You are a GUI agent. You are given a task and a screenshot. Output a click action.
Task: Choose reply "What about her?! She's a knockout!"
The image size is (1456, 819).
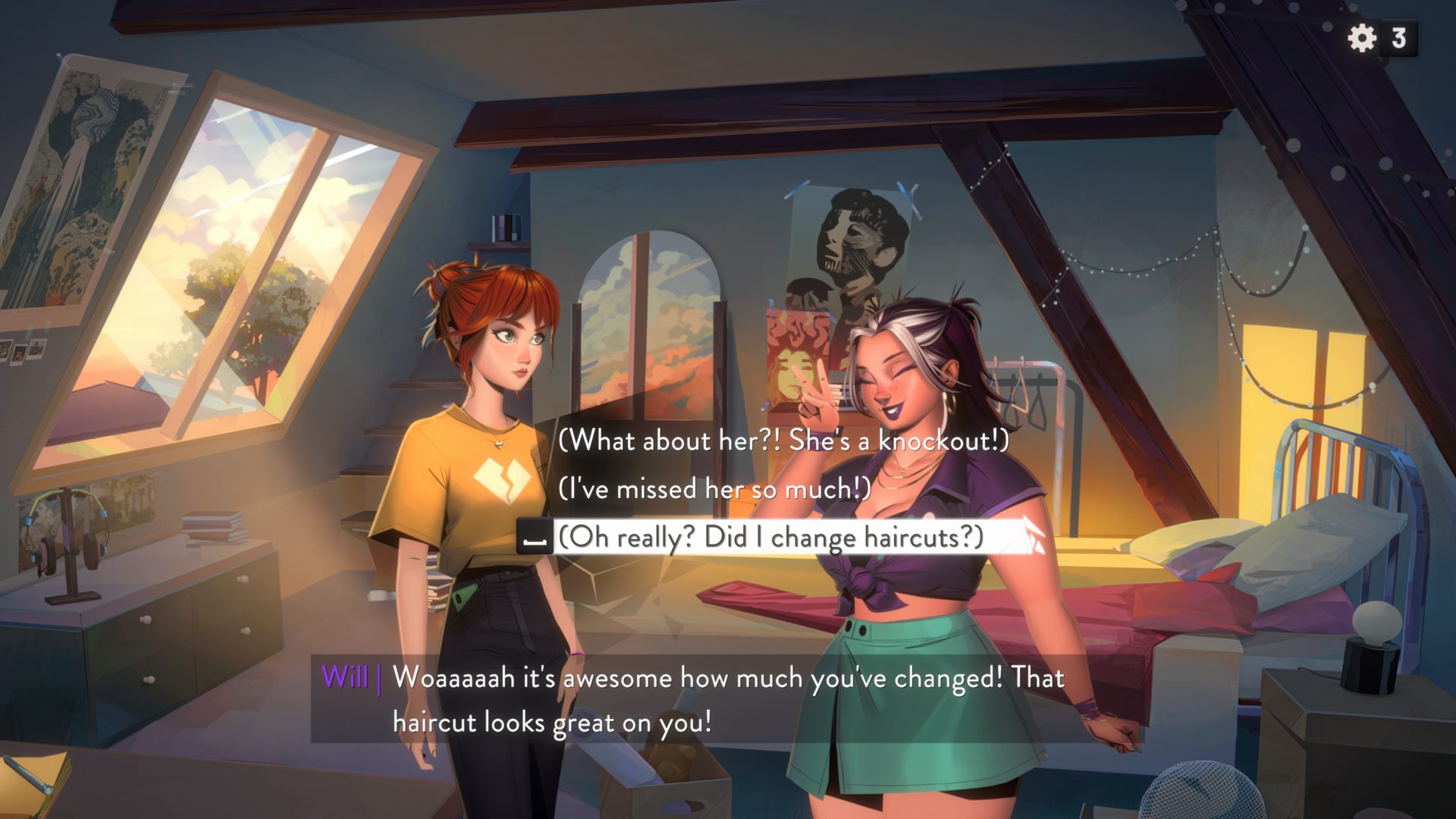pyautogui.click(x=783, y=441)
